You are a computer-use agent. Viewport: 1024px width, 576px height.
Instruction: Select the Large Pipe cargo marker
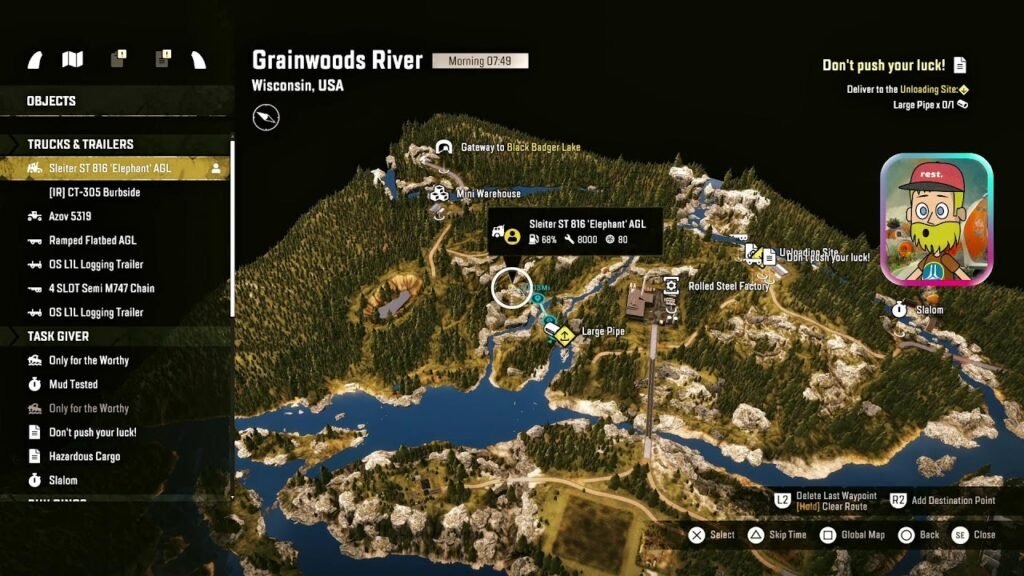click(x=565, y=333)
